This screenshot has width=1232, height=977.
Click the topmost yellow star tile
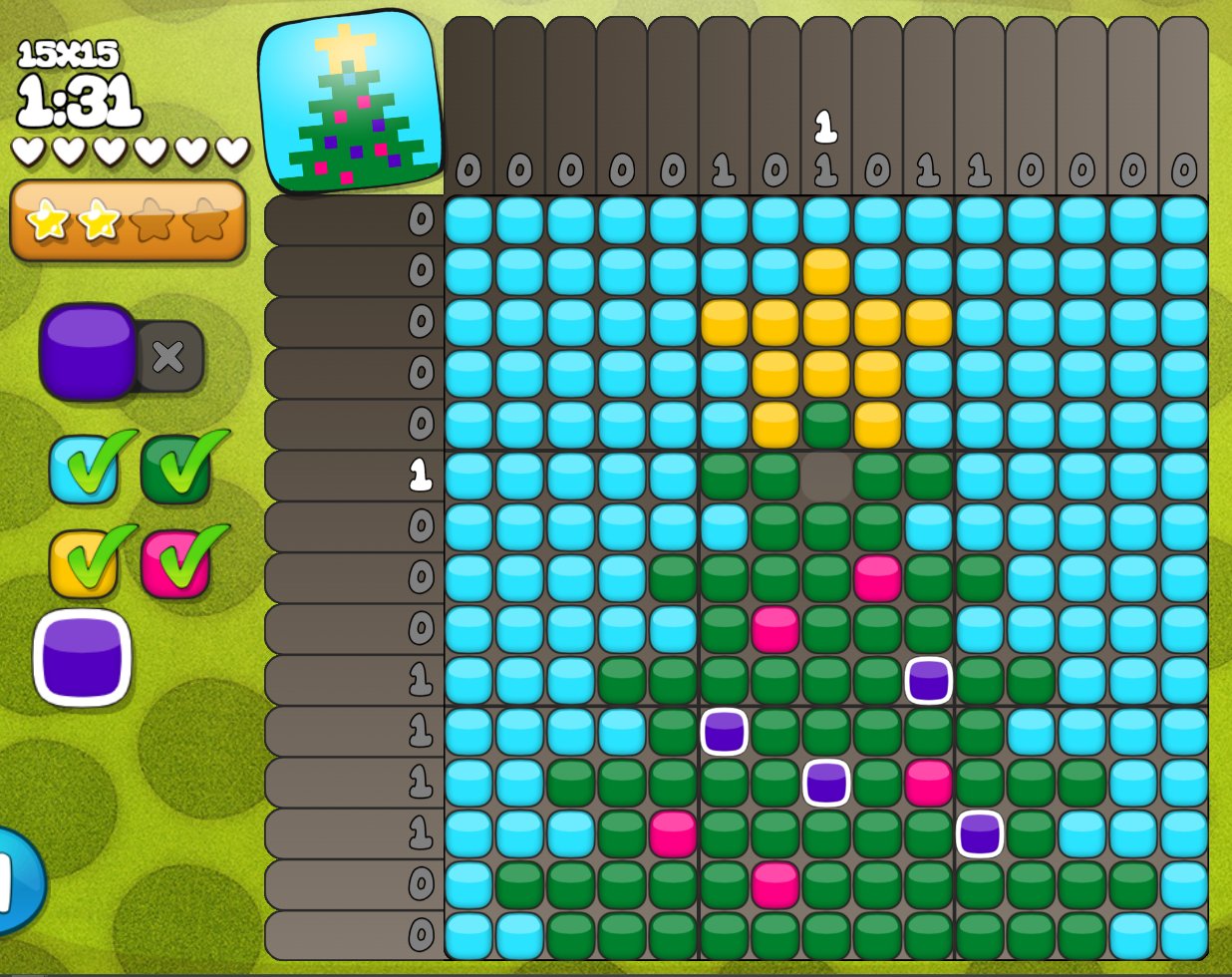click(x=826, y=271)
